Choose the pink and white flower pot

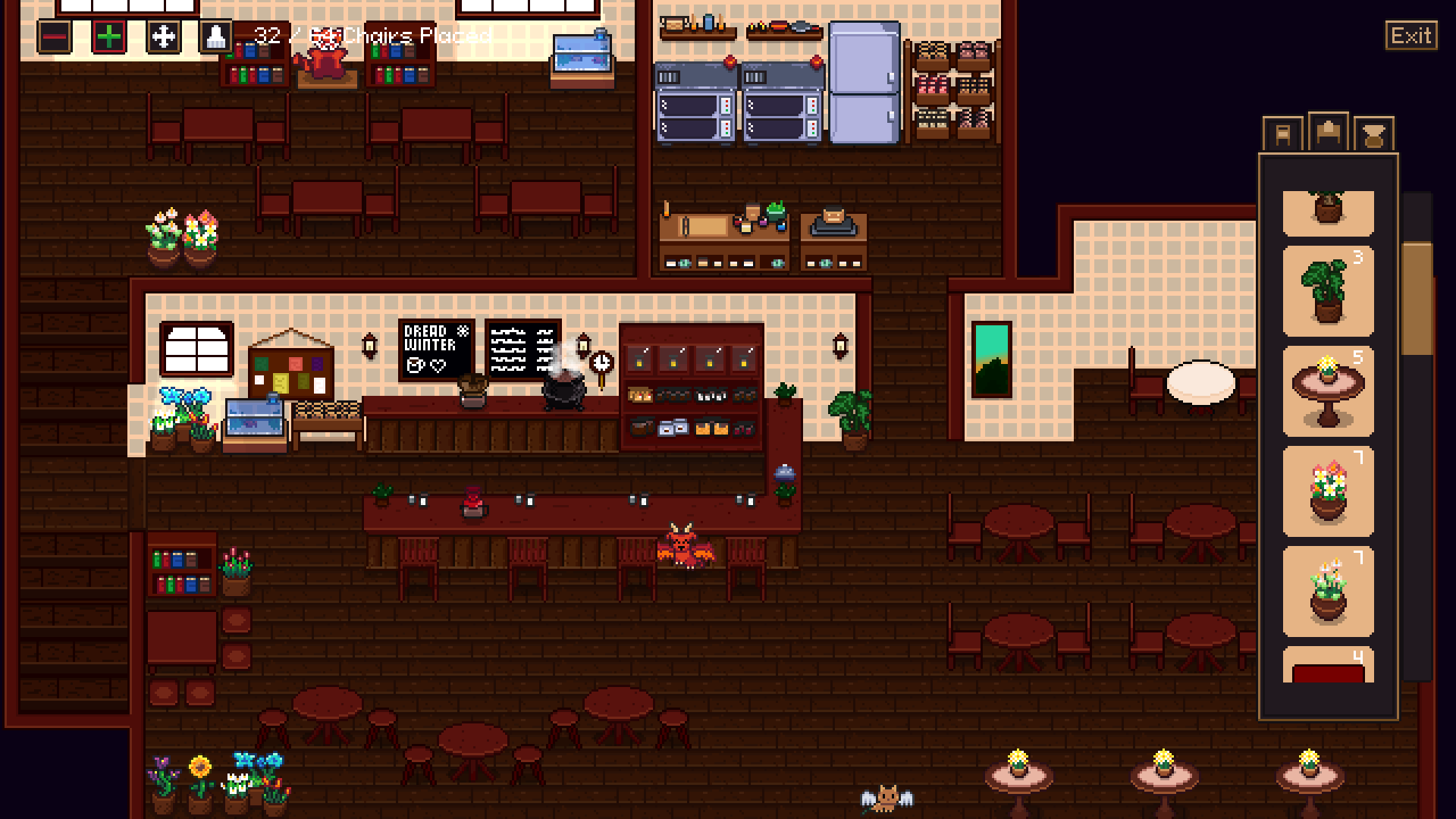pos(1328,491)
